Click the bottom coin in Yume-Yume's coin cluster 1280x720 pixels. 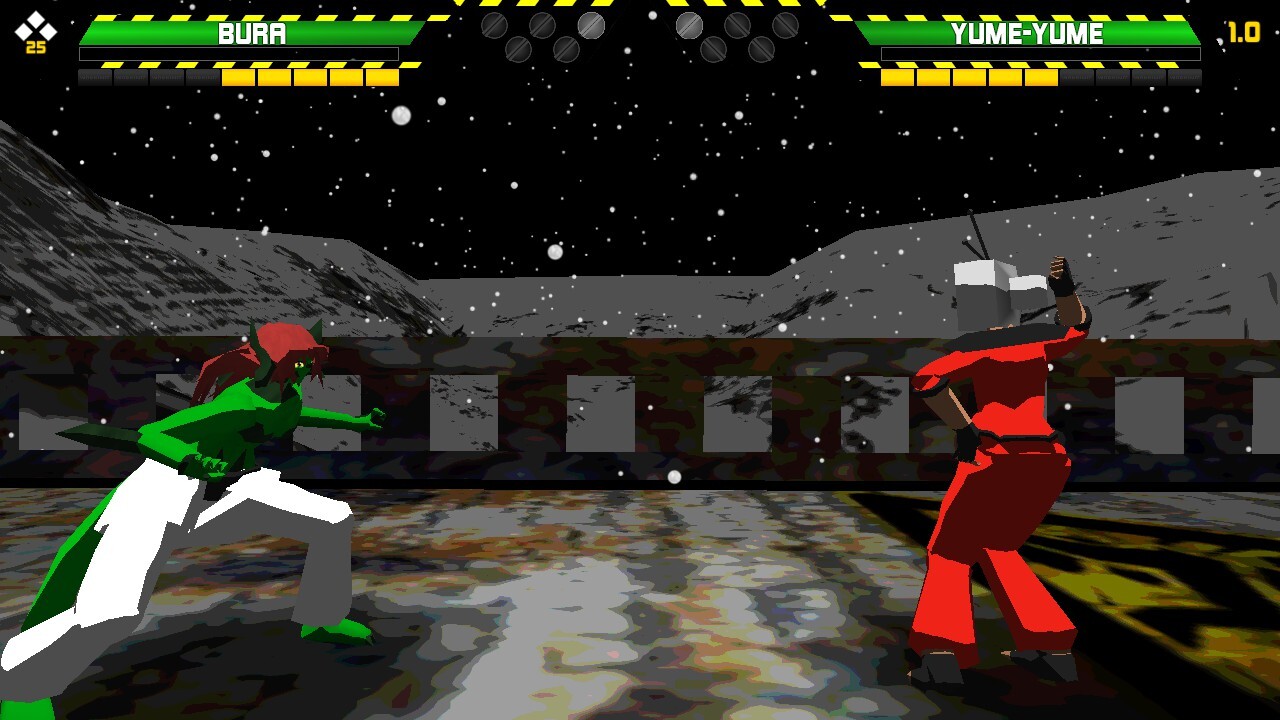(713, 48)
